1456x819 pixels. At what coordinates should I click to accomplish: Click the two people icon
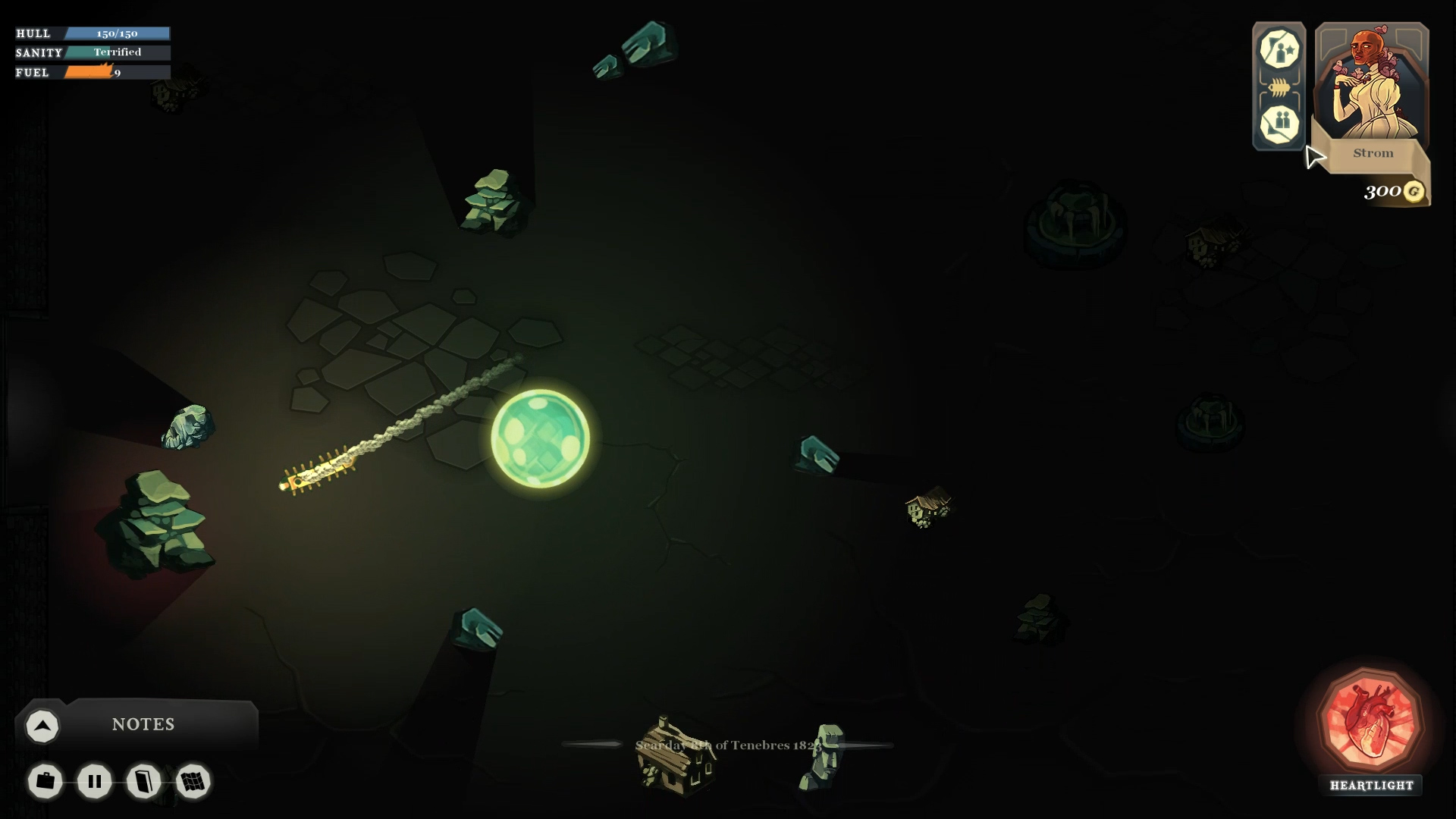point(1279,124)
